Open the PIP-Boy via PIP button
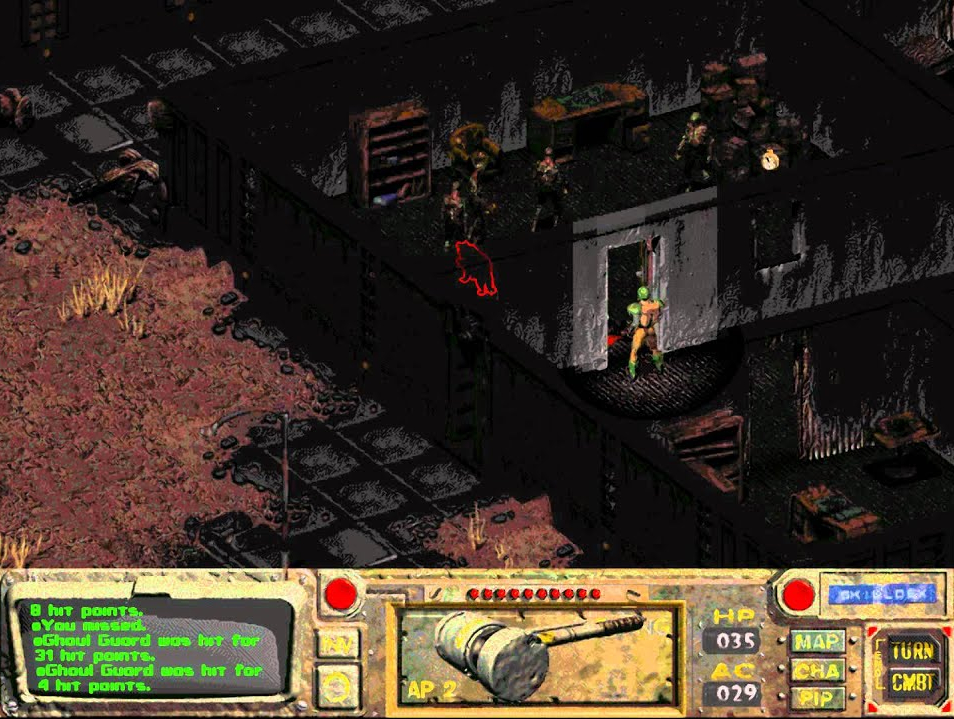The width and height of the screenshot is (954, 719). coord(818,698)
